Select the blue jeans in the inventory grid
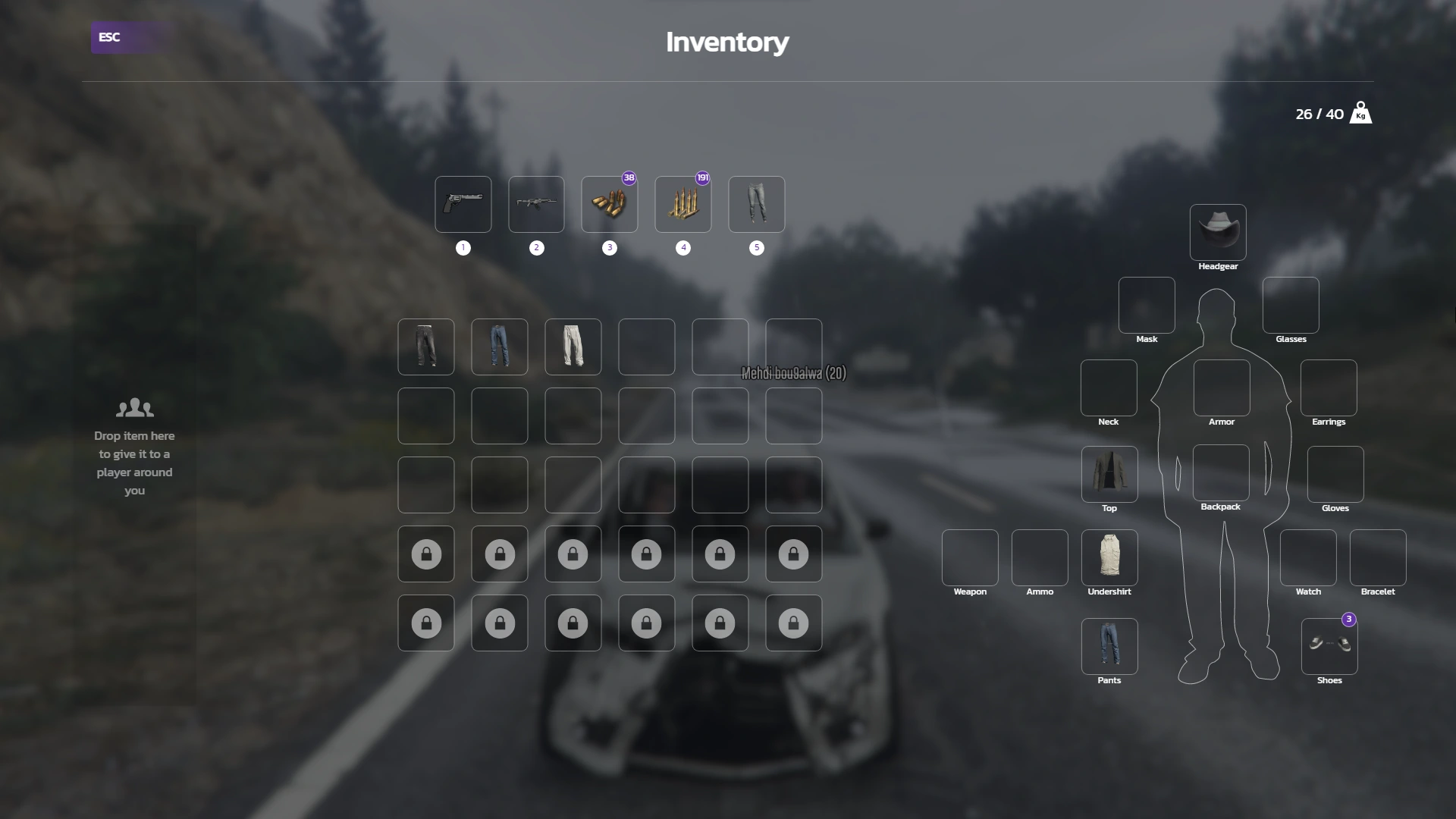 coord(499,347)
